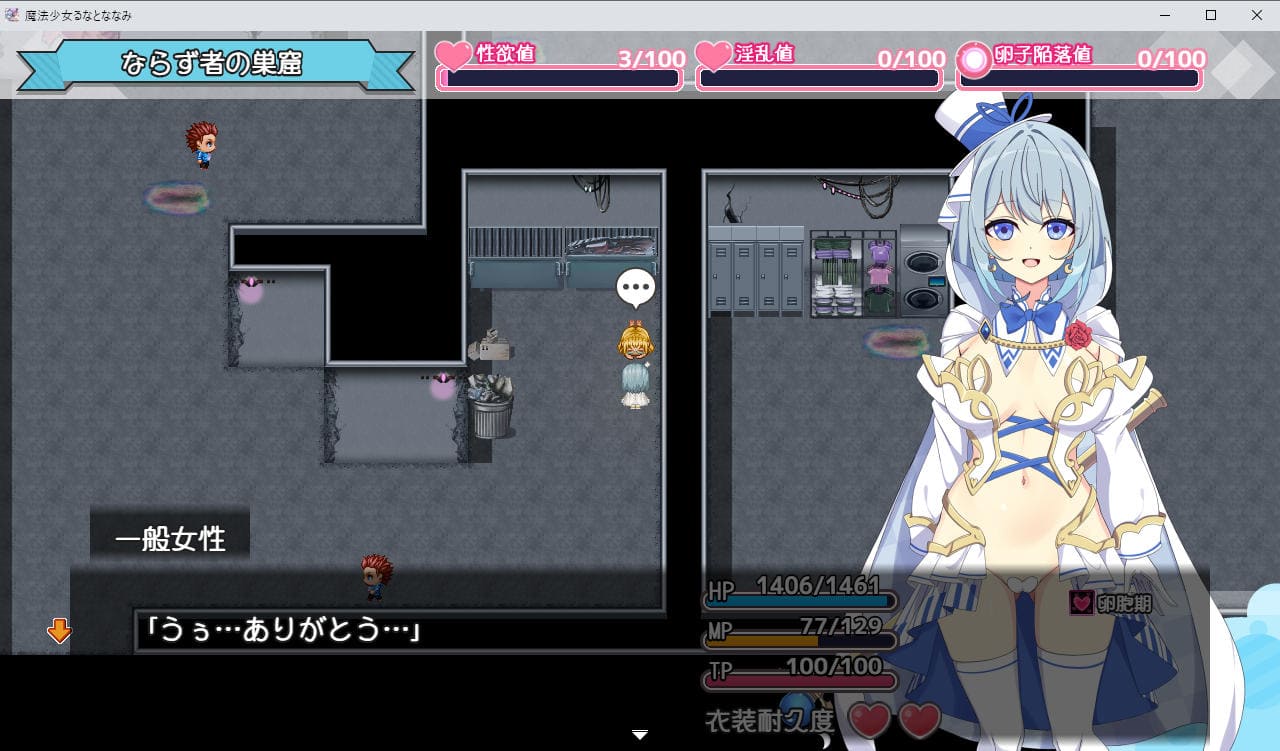
Task: Maximize the game window
Action: 1211,15
